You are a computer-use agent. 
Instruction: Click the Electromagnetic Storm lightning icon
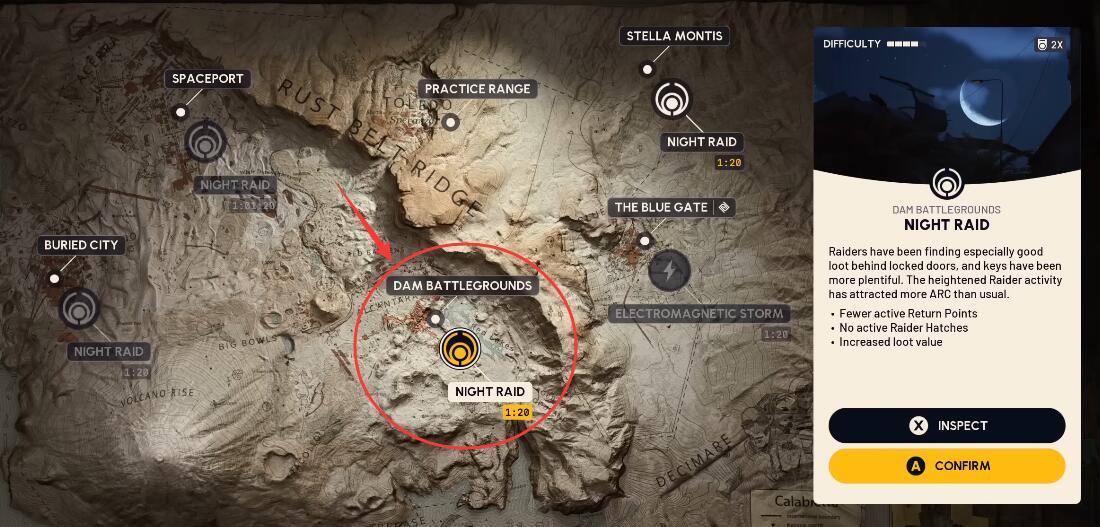coord(669,270)
